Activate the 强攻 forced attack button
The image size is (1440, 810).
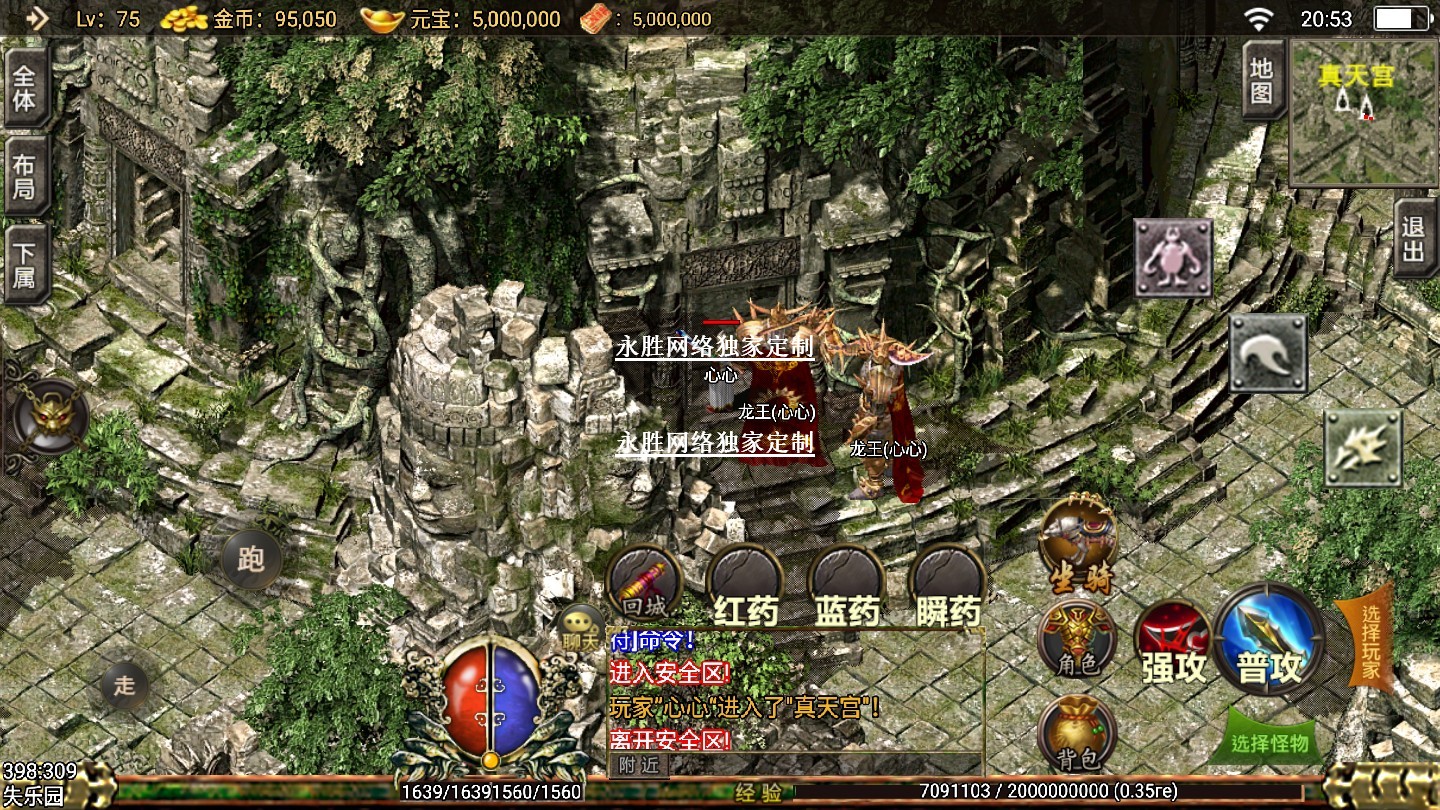coord(1173,645)
